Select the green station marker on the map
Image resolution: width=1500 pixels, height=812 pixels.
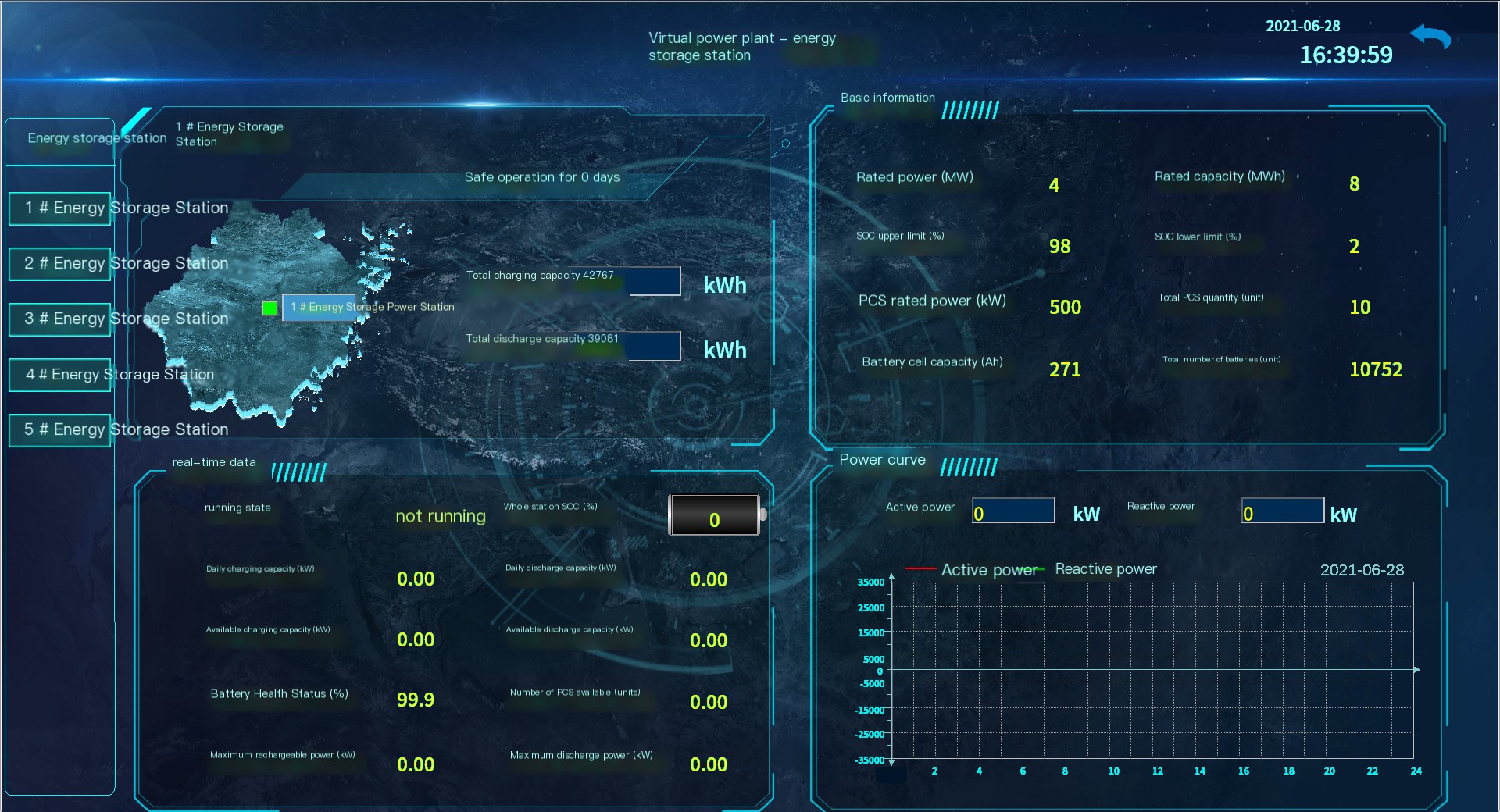pyautogui.click(x=270, y=308)
